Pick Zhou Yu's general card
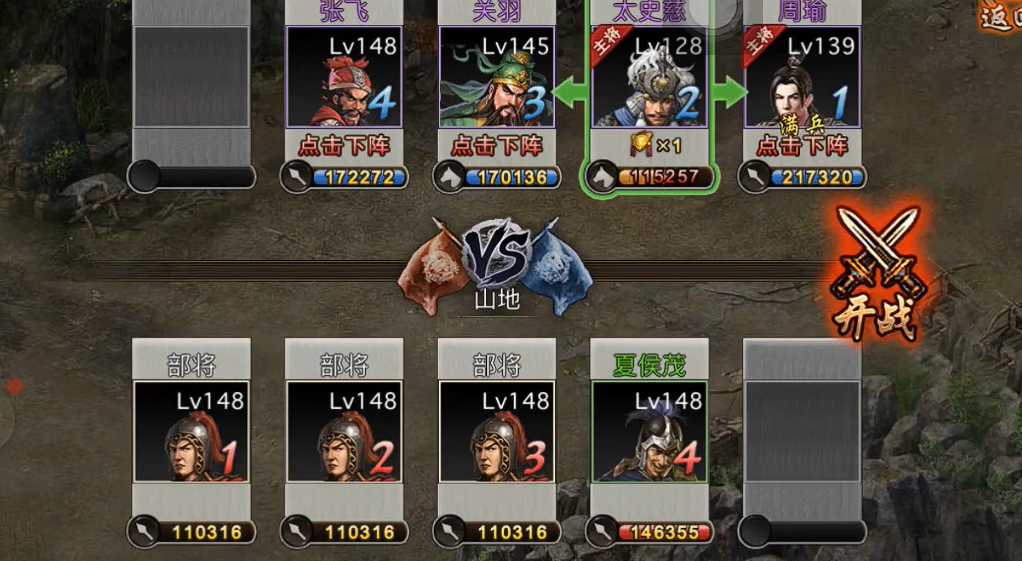 tap(802, 77)
